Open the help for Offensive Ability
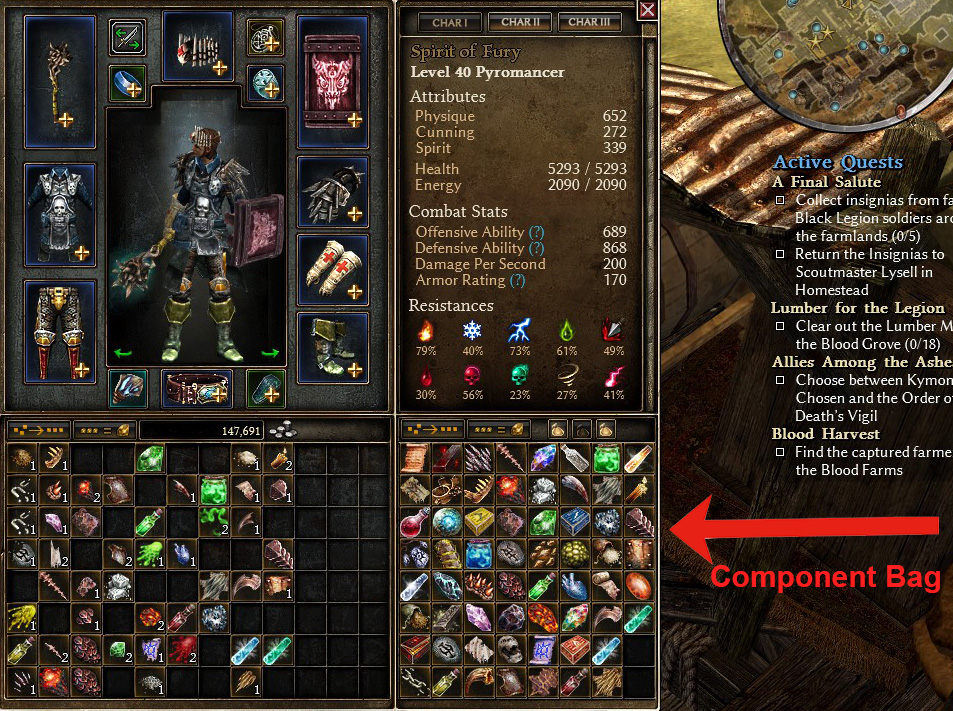Image resolution: width=953 pixels, height=711 pixels. click(535, 232)
